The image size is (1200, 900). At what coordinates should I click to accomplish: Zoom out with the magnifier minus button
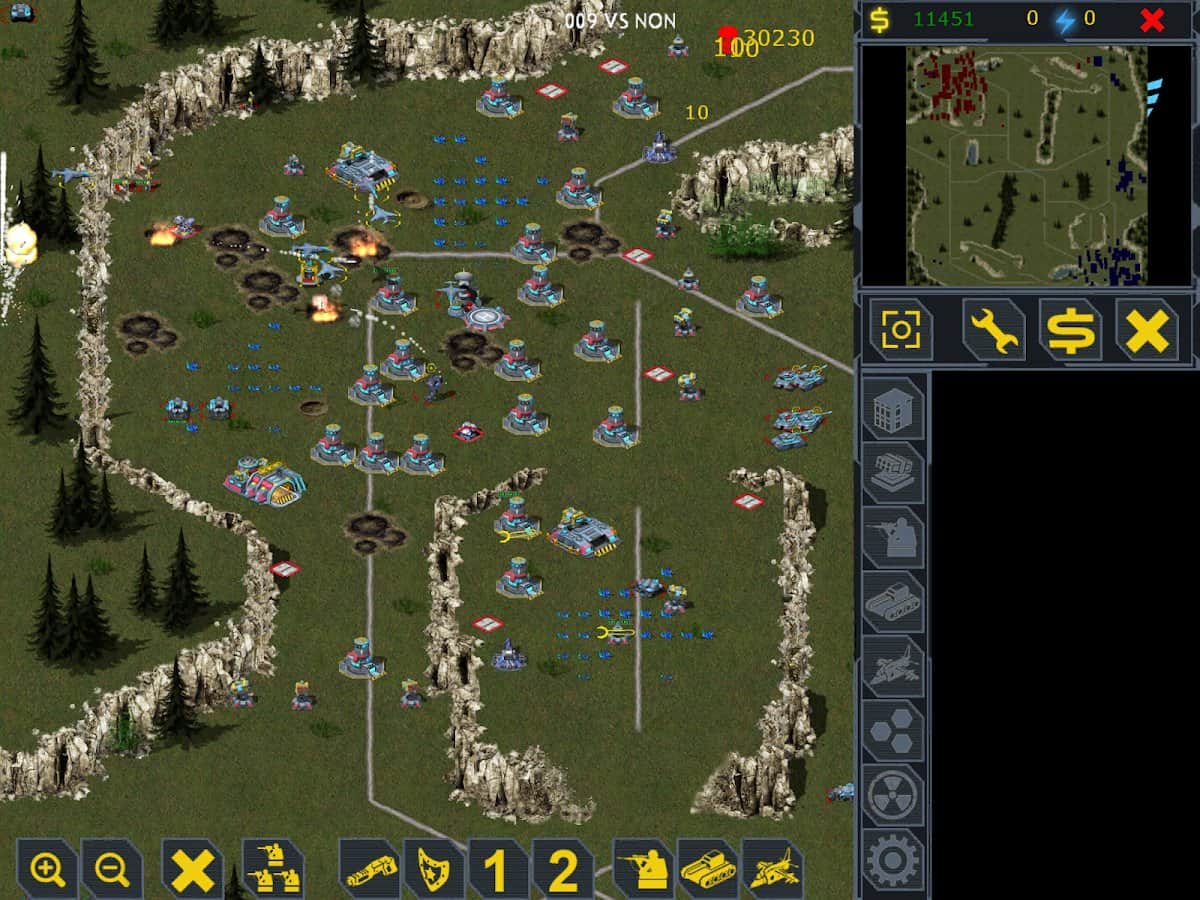pyautogui.click(x=111, y=869)
